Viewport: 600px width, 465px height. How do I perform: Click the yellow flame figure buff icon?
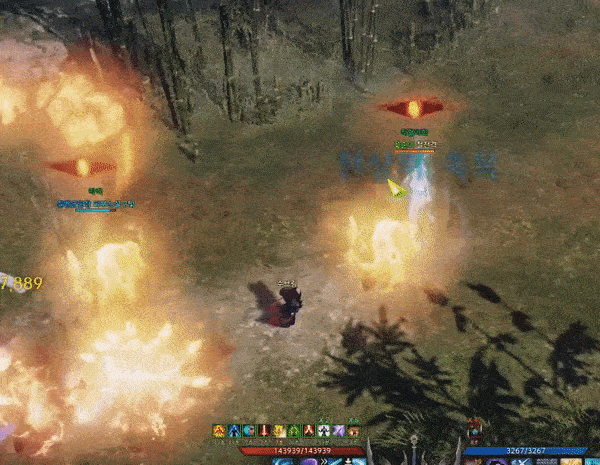pyautogui.click(x=219, y=431)
